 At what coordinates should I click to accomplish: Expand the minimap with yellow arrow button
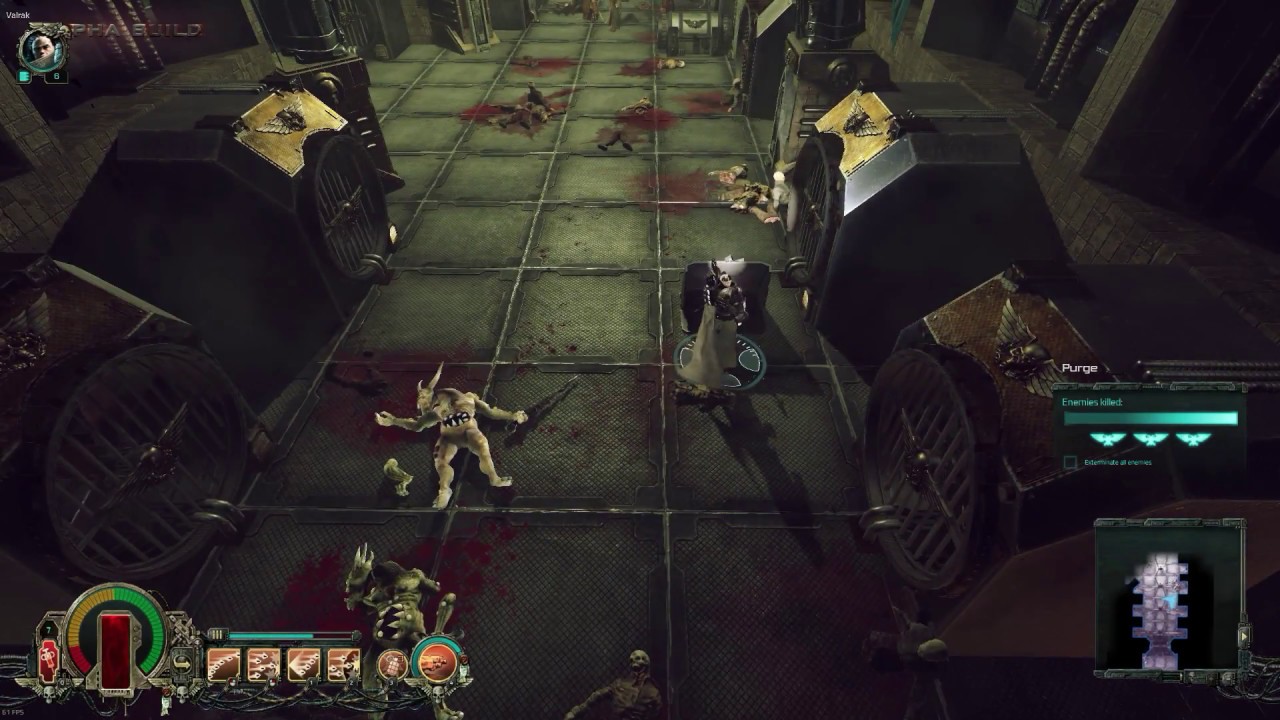point(1244,636)
